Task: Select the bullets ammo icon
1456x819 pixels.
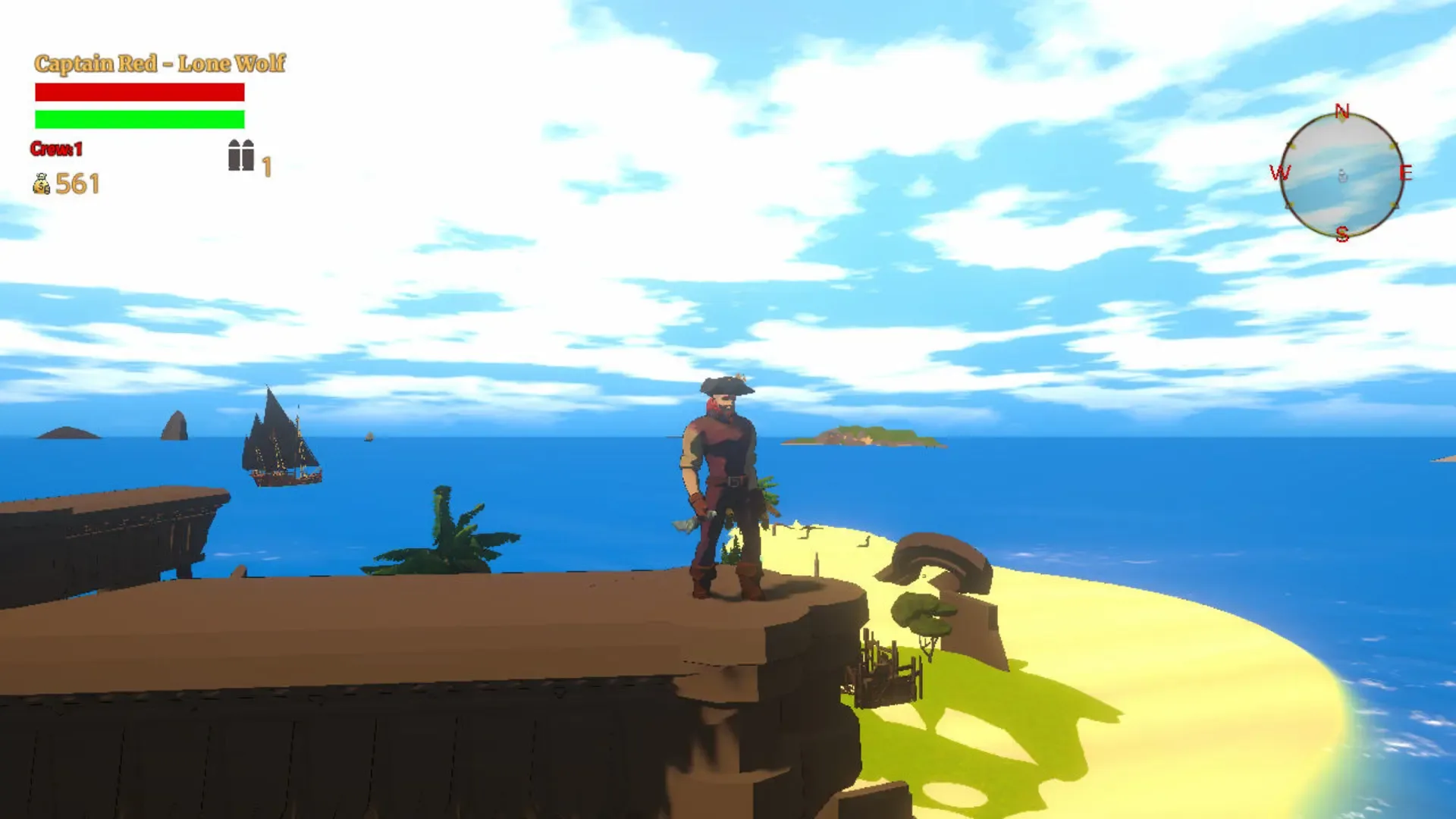Action: click(x=240, y=155)
